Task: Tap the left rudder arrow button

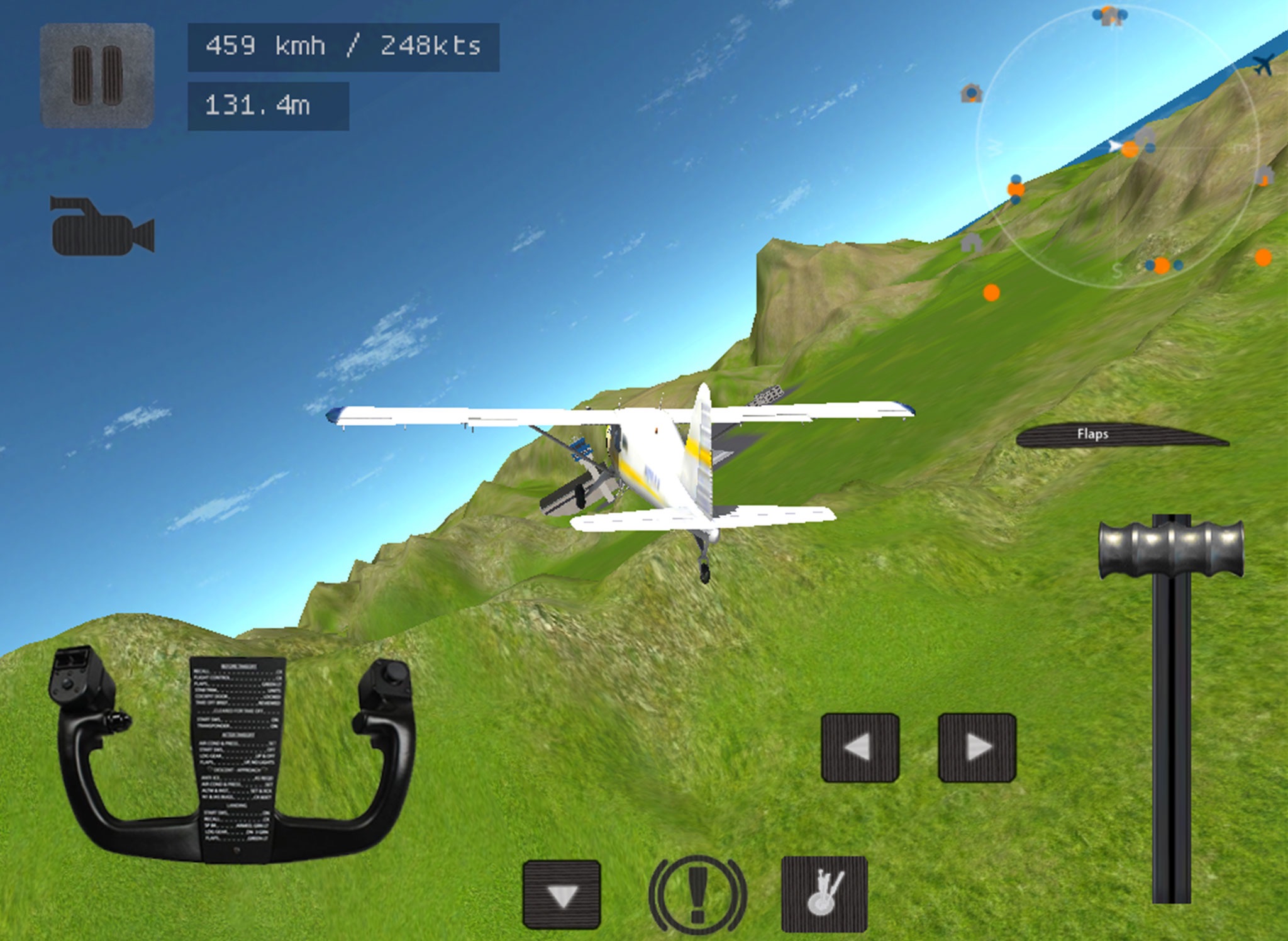Action: point(860,747)
